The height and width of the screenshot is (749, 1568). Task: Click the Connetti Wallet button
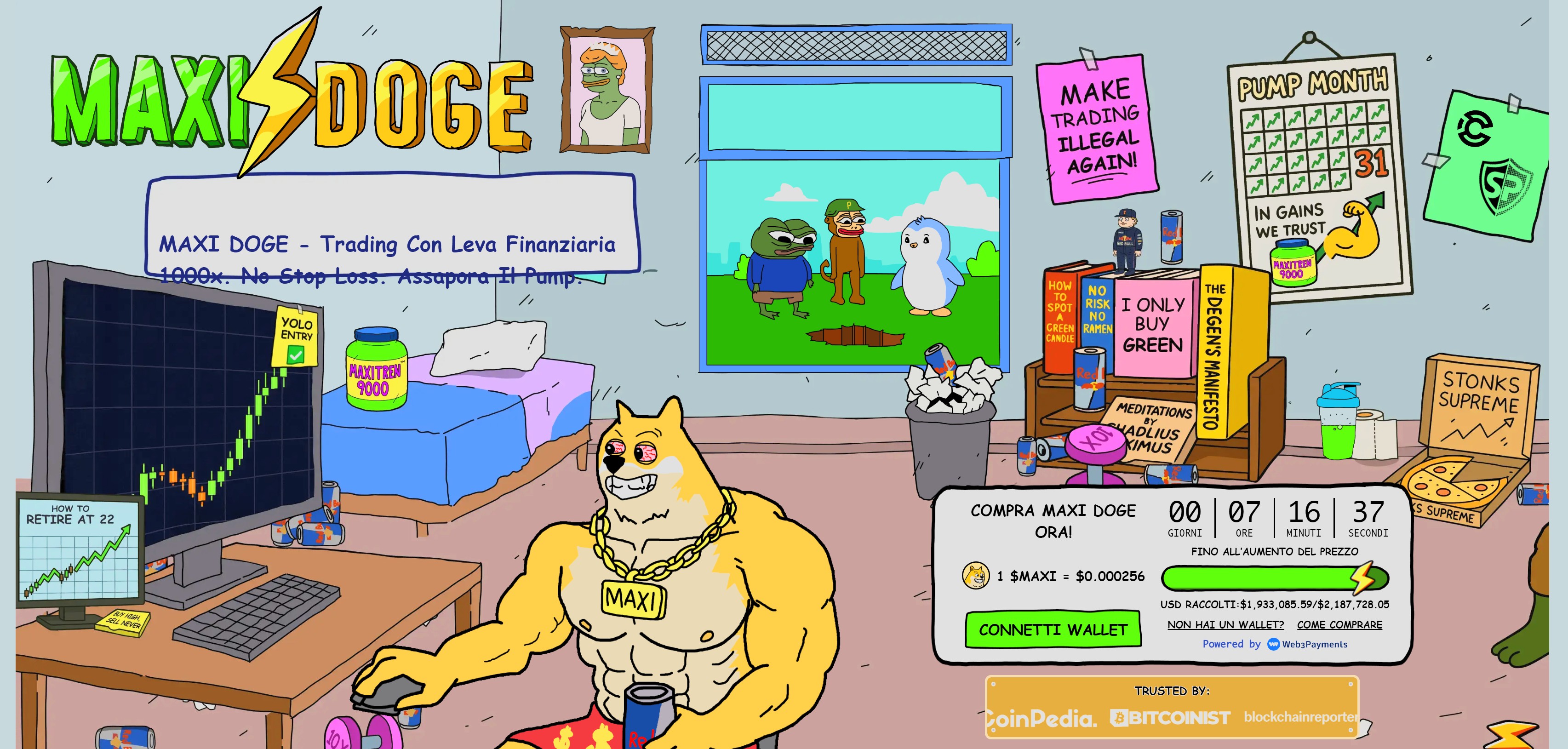click(x=1053, y=630)
